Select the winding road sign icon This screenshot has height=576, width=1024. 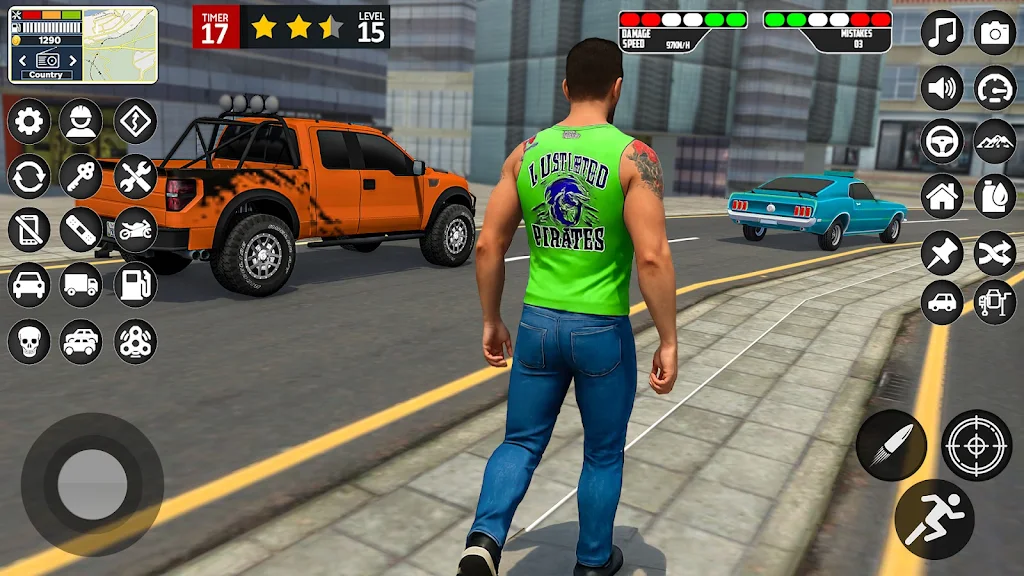pyautogui.click(x=135, y=122)
